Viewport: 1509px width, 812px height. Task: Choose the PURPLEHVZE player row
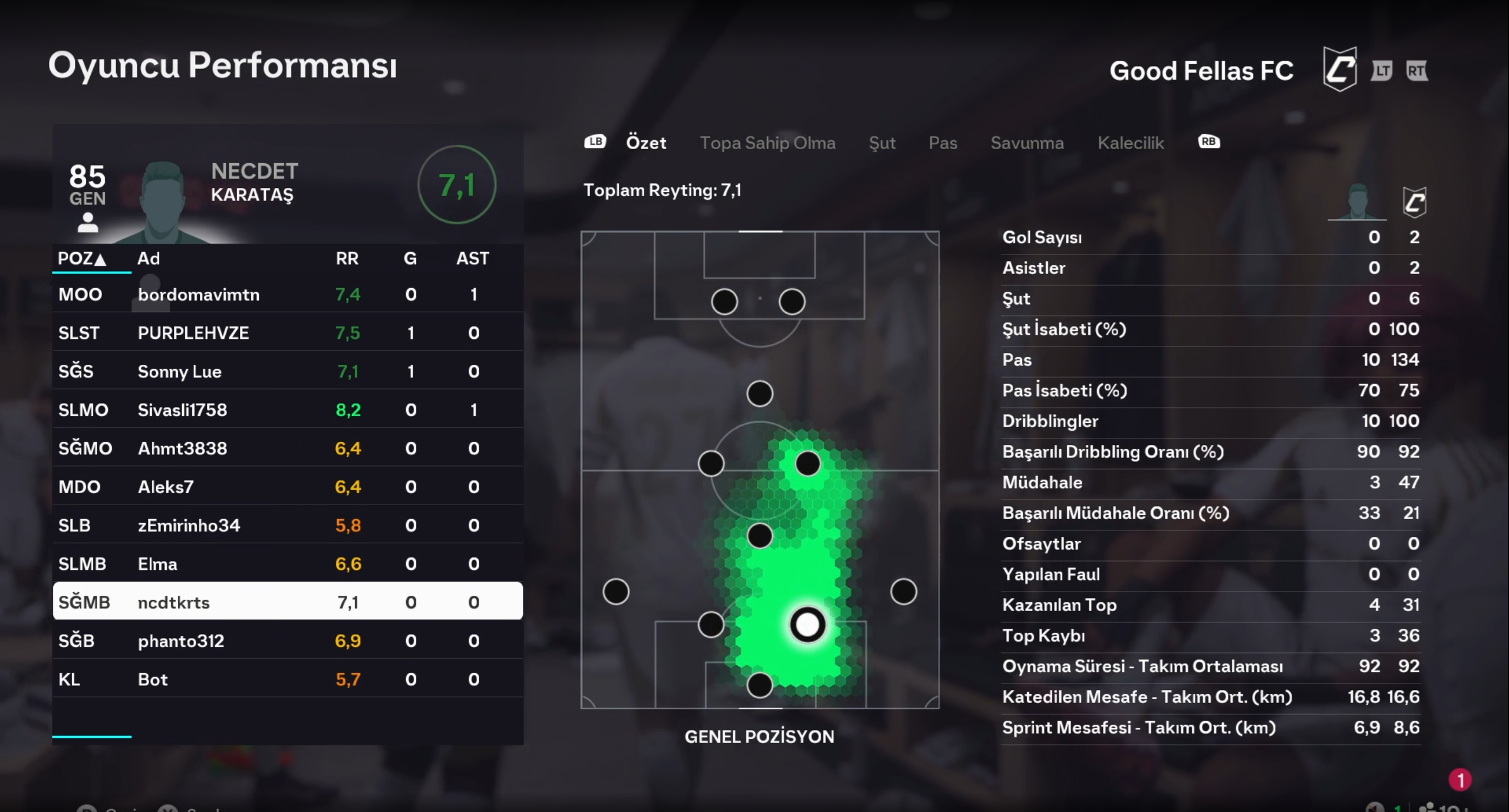[x=288, y=333]
